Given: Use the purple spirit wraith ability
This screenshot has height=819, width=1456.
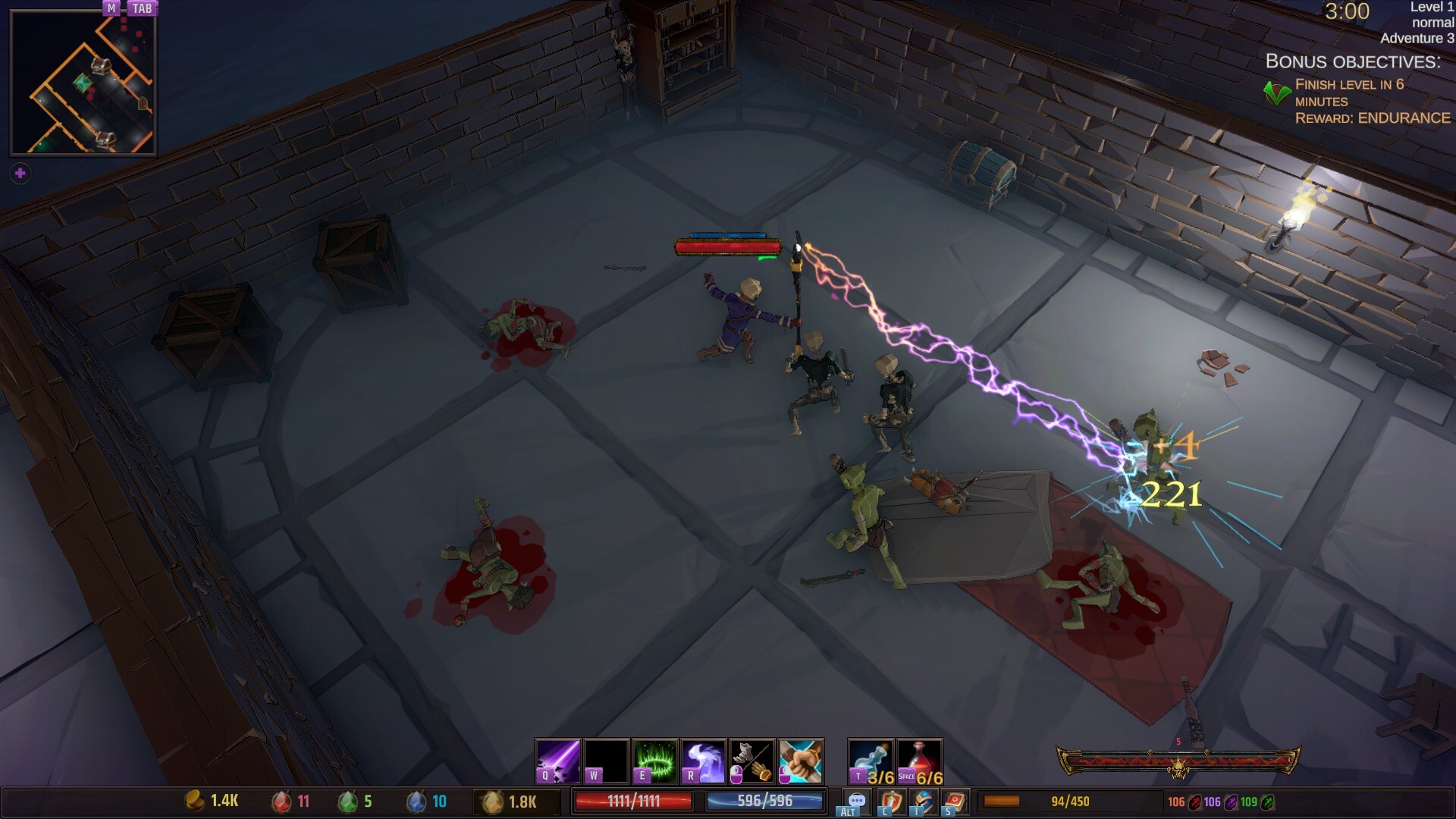Looking at the screenshot, I should [703, 761].
